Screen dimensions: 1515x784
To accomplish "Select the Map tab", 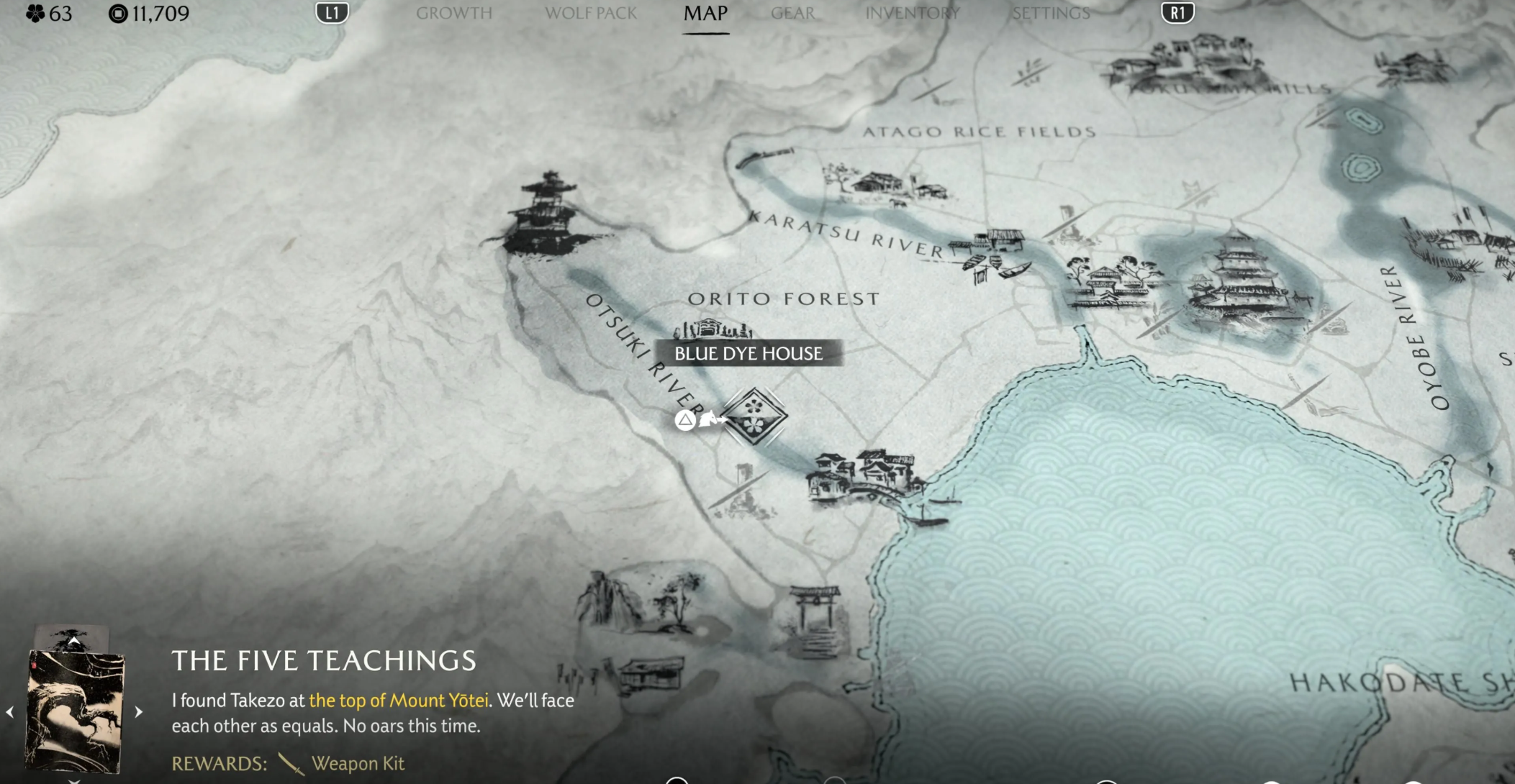I will pos(705,13).
